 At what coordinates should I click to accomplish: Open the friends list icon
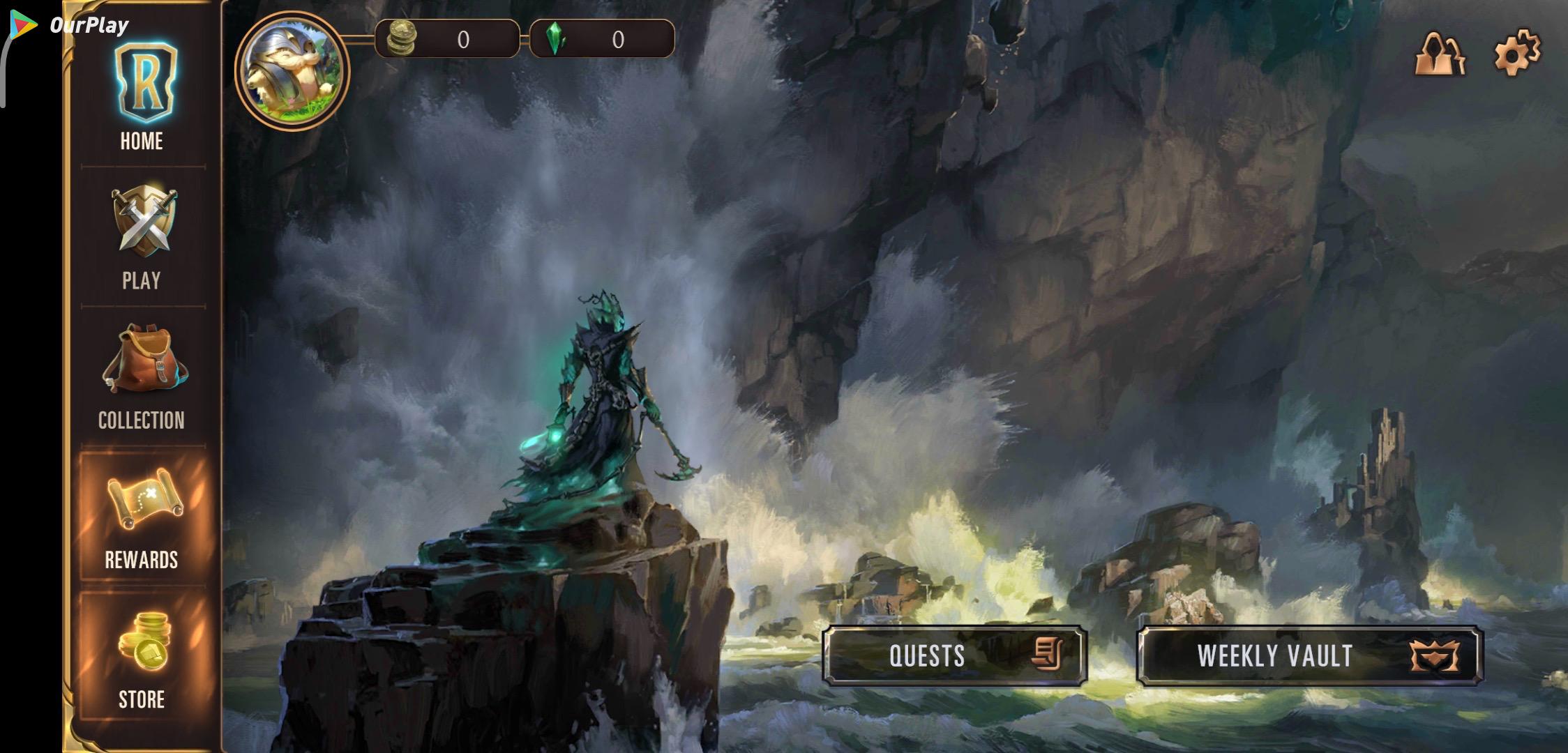1440,54
